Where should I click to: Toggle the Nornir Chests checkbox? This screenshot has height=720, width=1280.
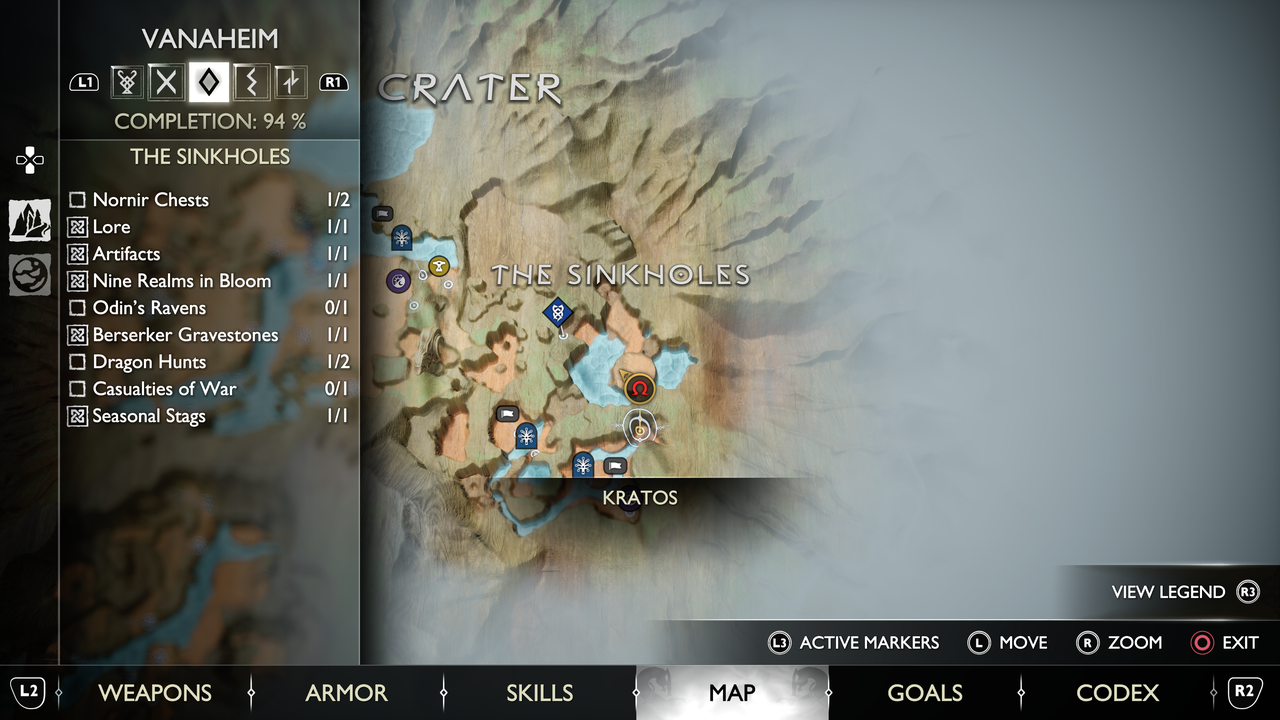pos(77,200)
